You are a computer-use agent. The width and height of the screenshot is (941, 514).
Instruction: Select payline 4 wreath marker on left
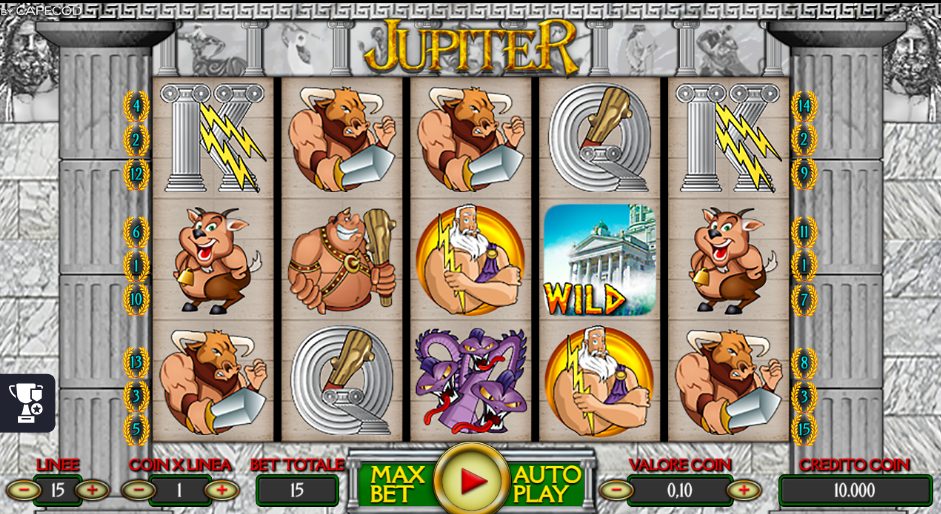coord(136,105)
